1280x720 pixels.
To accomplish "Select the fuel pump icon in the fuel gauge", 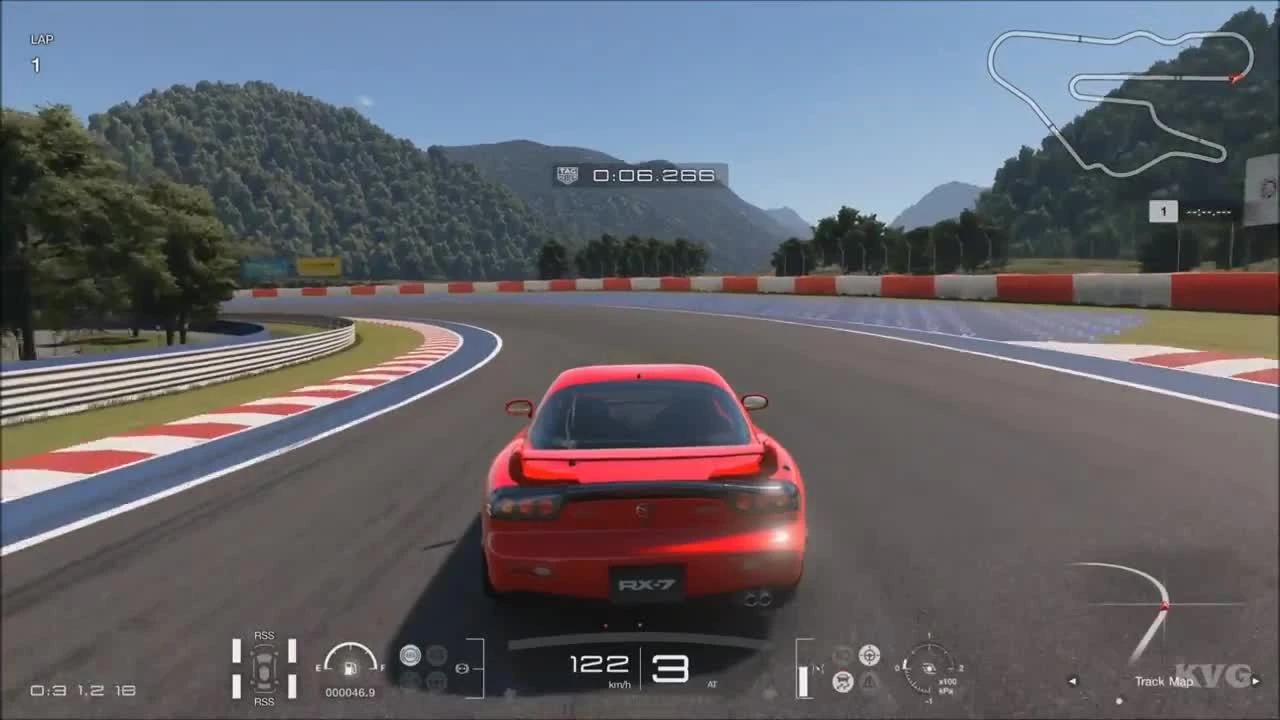I will point(348,667).
